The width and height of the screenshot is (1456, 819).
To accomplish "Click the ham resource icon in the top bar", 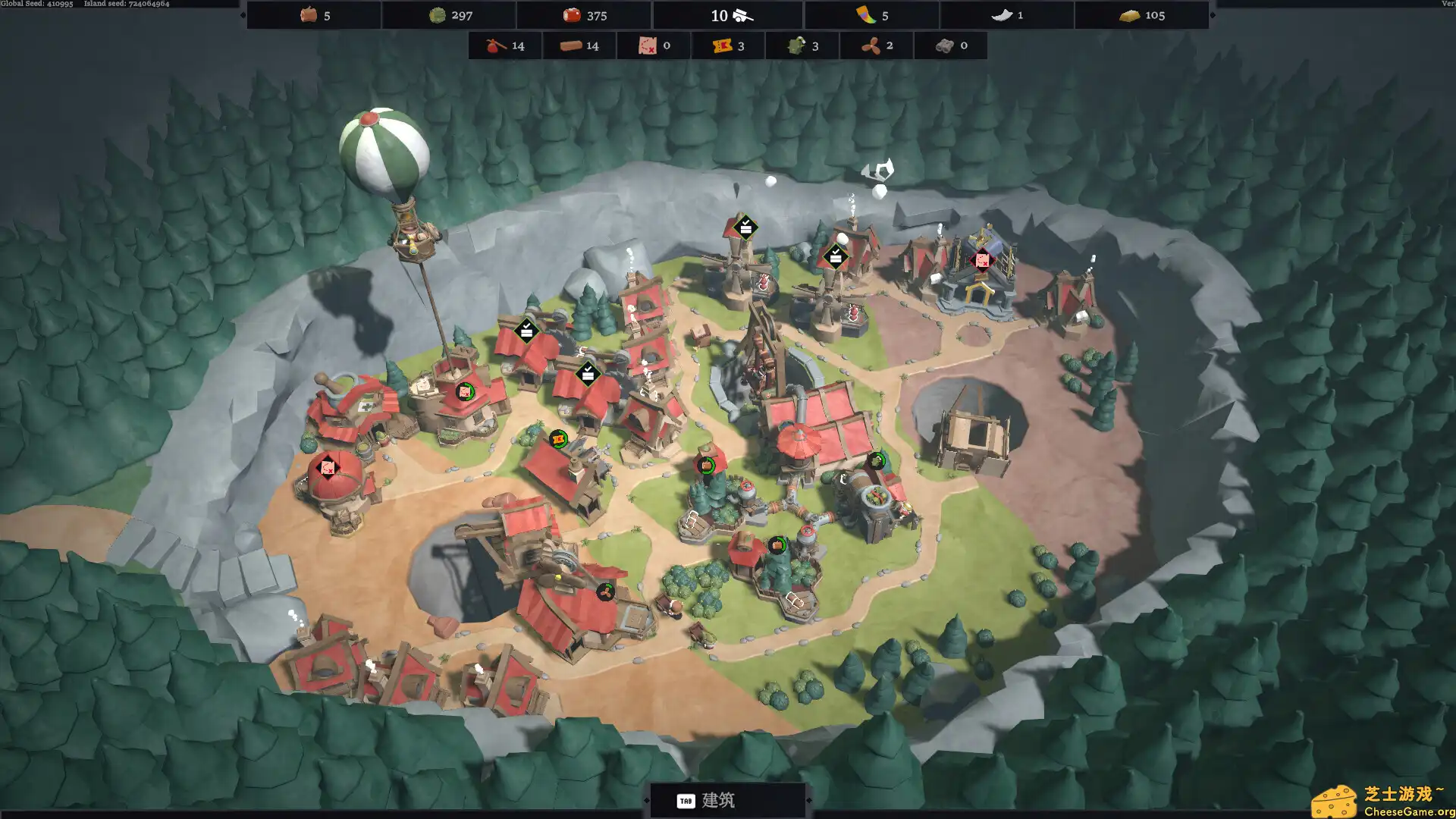I will click(x=309, y=14).
